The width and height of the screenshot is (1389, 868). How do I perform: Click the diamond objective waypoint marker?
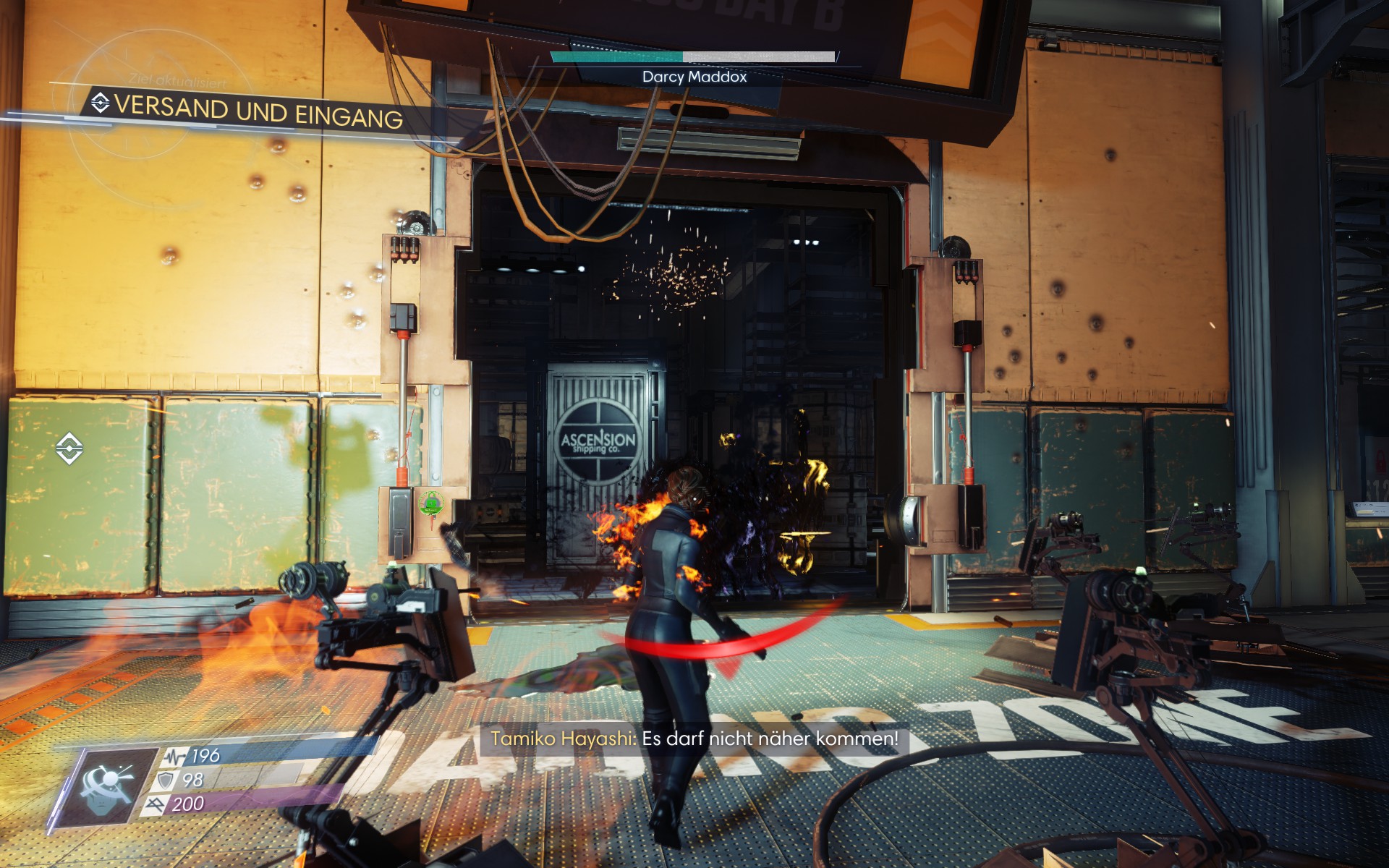[x=69, y=448]
